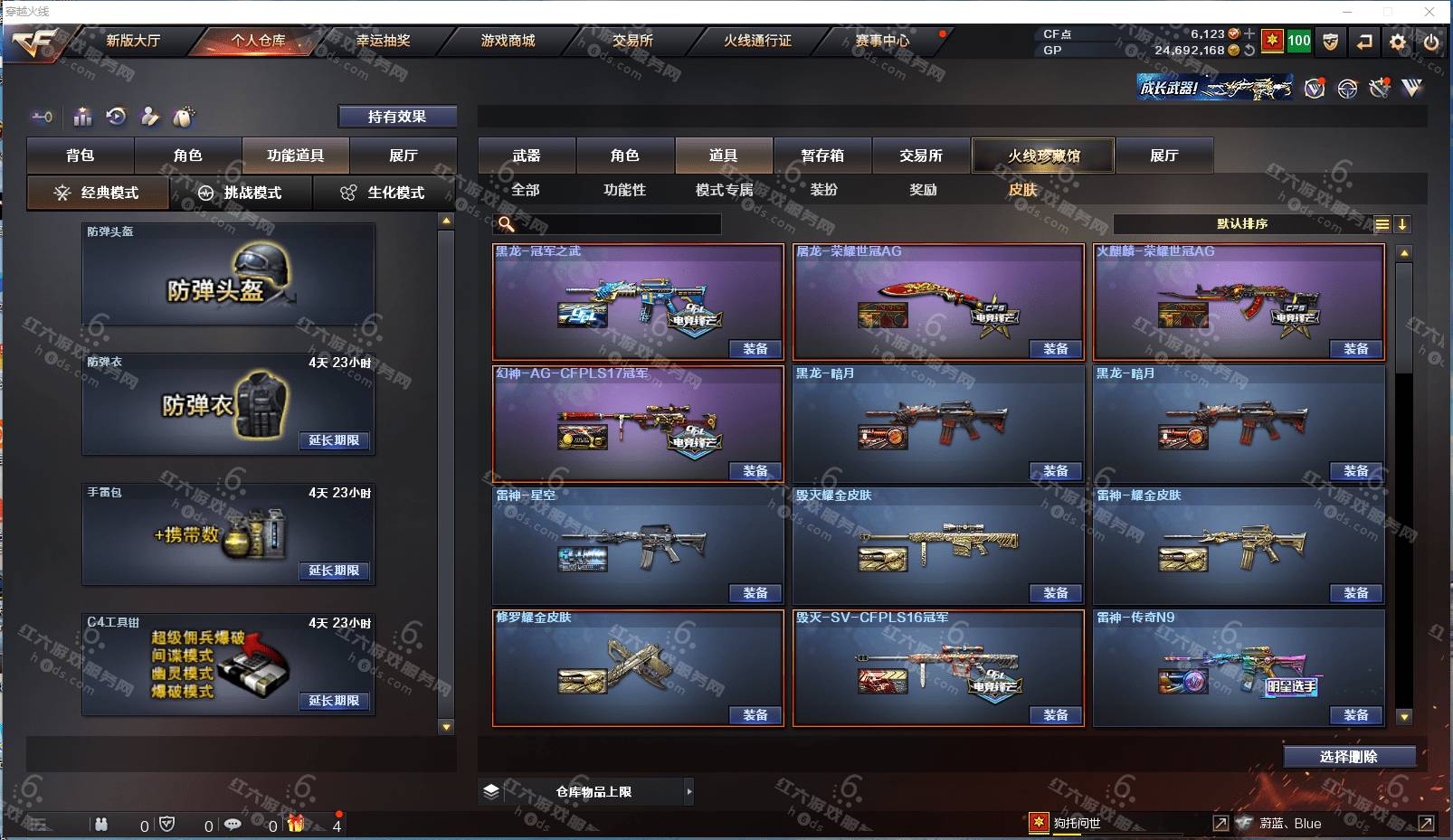Open the 游戏商城 game store menu
The height and width of the screenshot is (840, 1453).
(x=508, y=41)
